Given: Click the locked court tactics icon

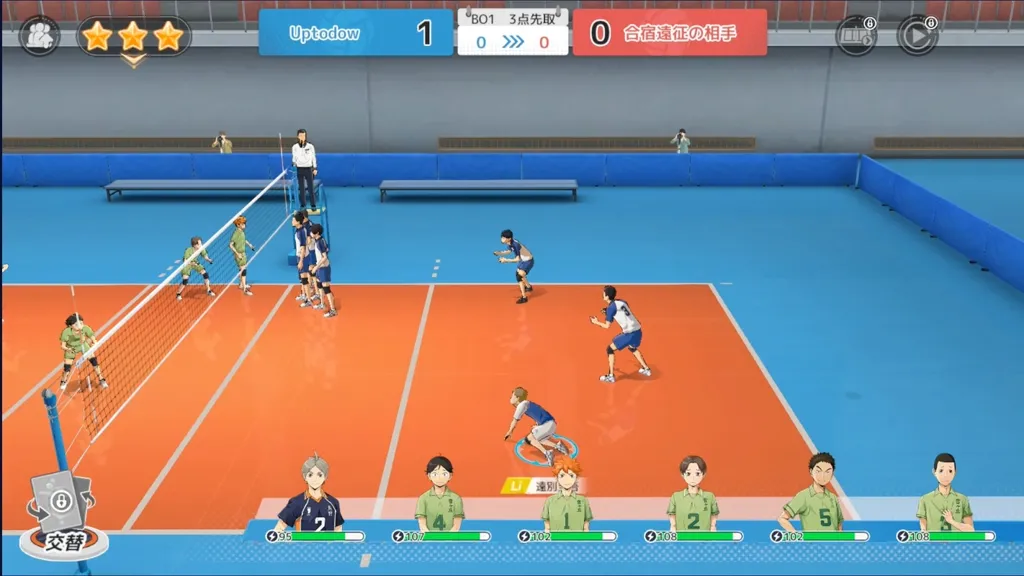Looking at the screenshot, I should click(856, 36).
